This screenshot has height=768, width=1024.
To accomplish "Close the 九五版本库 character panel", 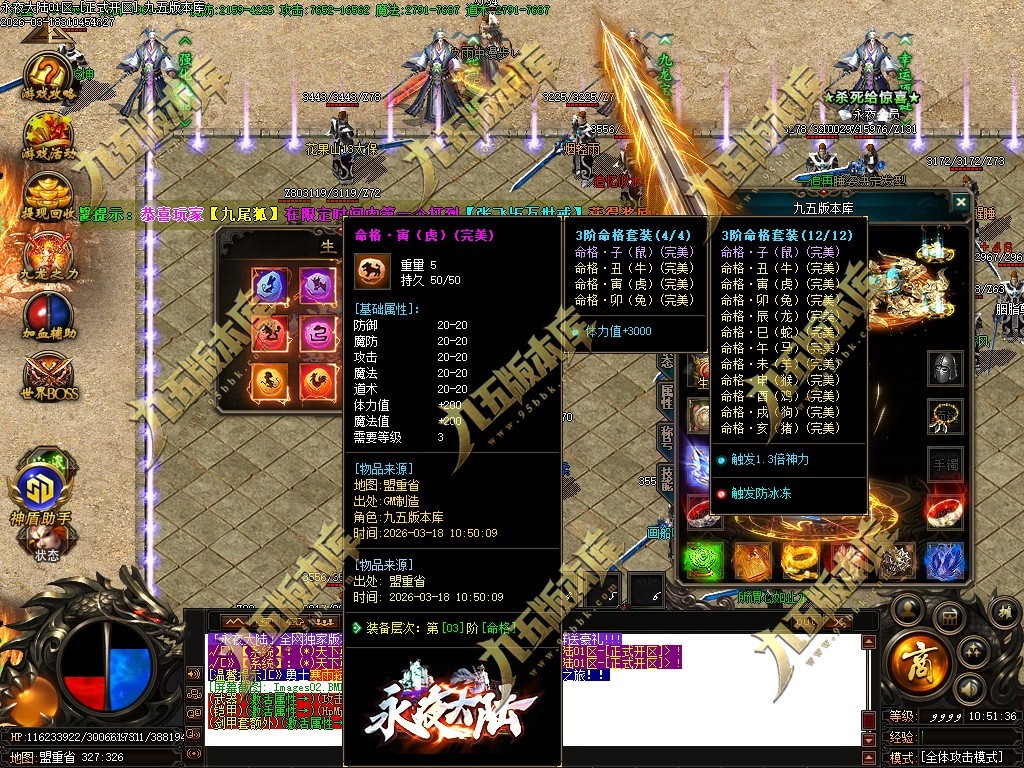I will 960,202.
